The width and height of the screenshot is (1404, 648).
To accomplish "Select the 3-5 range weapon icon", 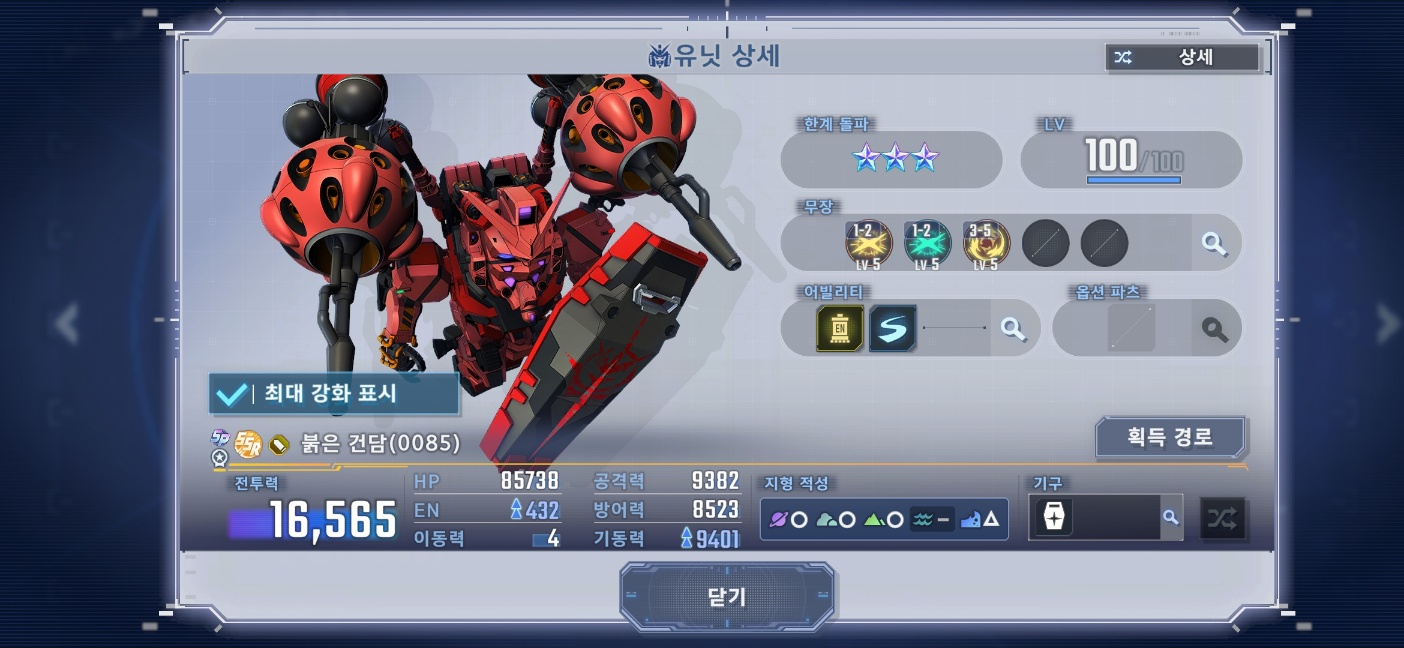I will [x=986, y=243].
